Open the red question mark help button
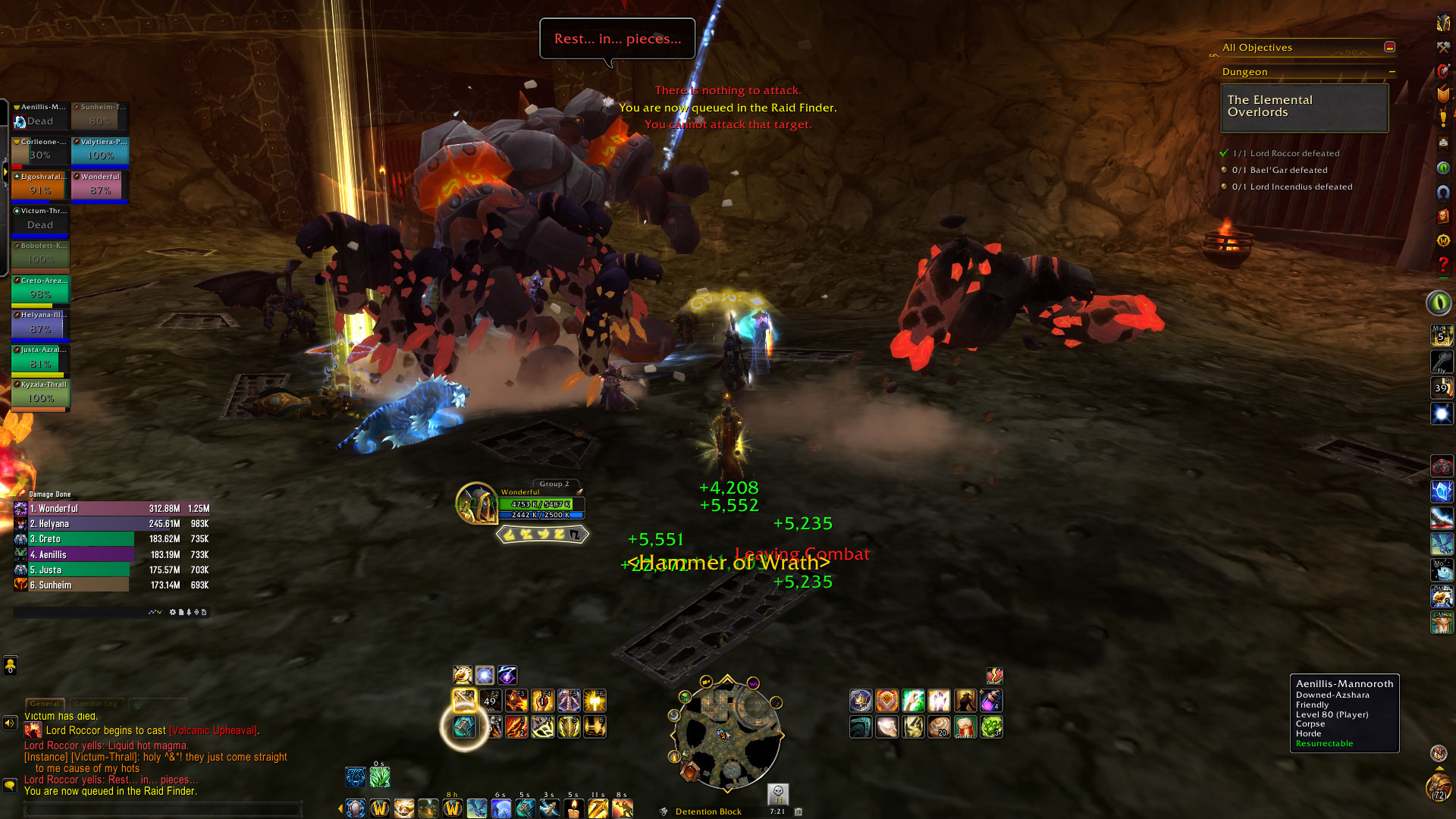 [1443, 265]
